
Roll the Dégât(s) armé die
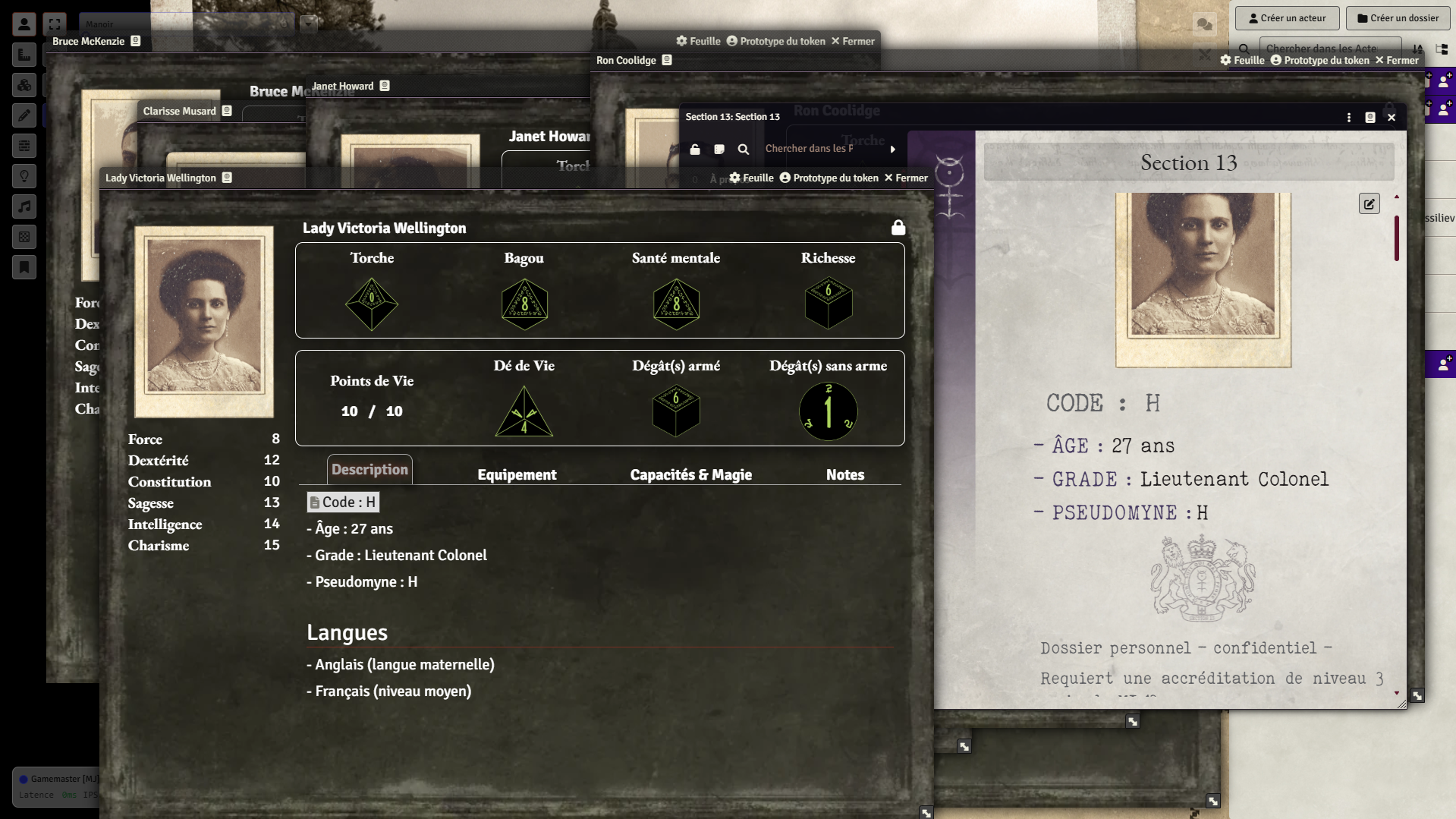[x=675, y=411]
